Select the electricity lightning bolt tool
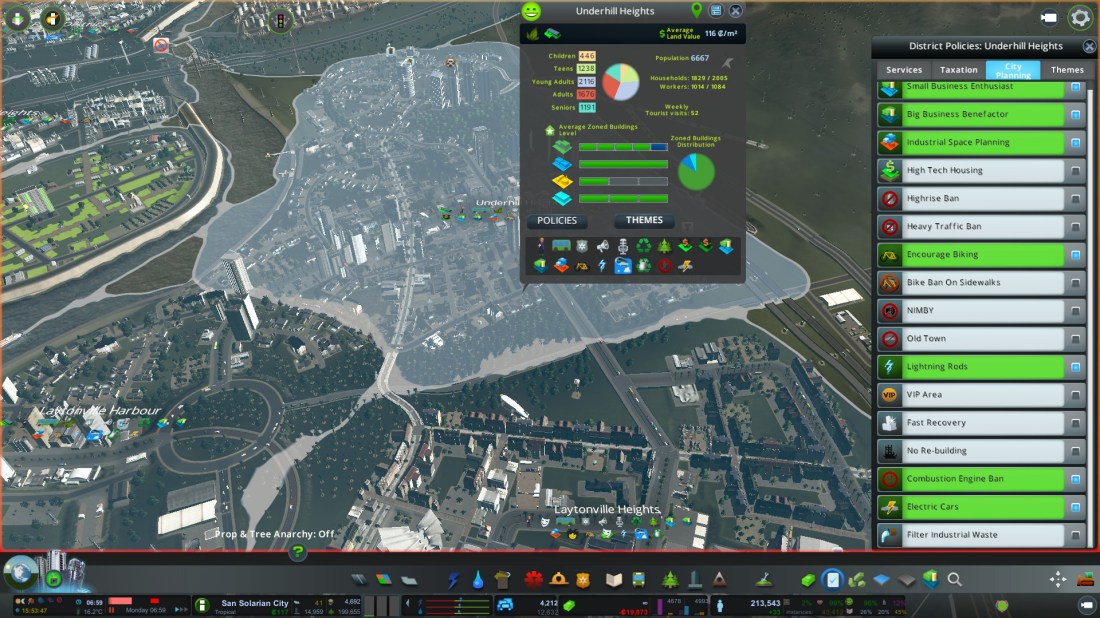The width and height of the screenshot is (1100, 618). [454, 579]
